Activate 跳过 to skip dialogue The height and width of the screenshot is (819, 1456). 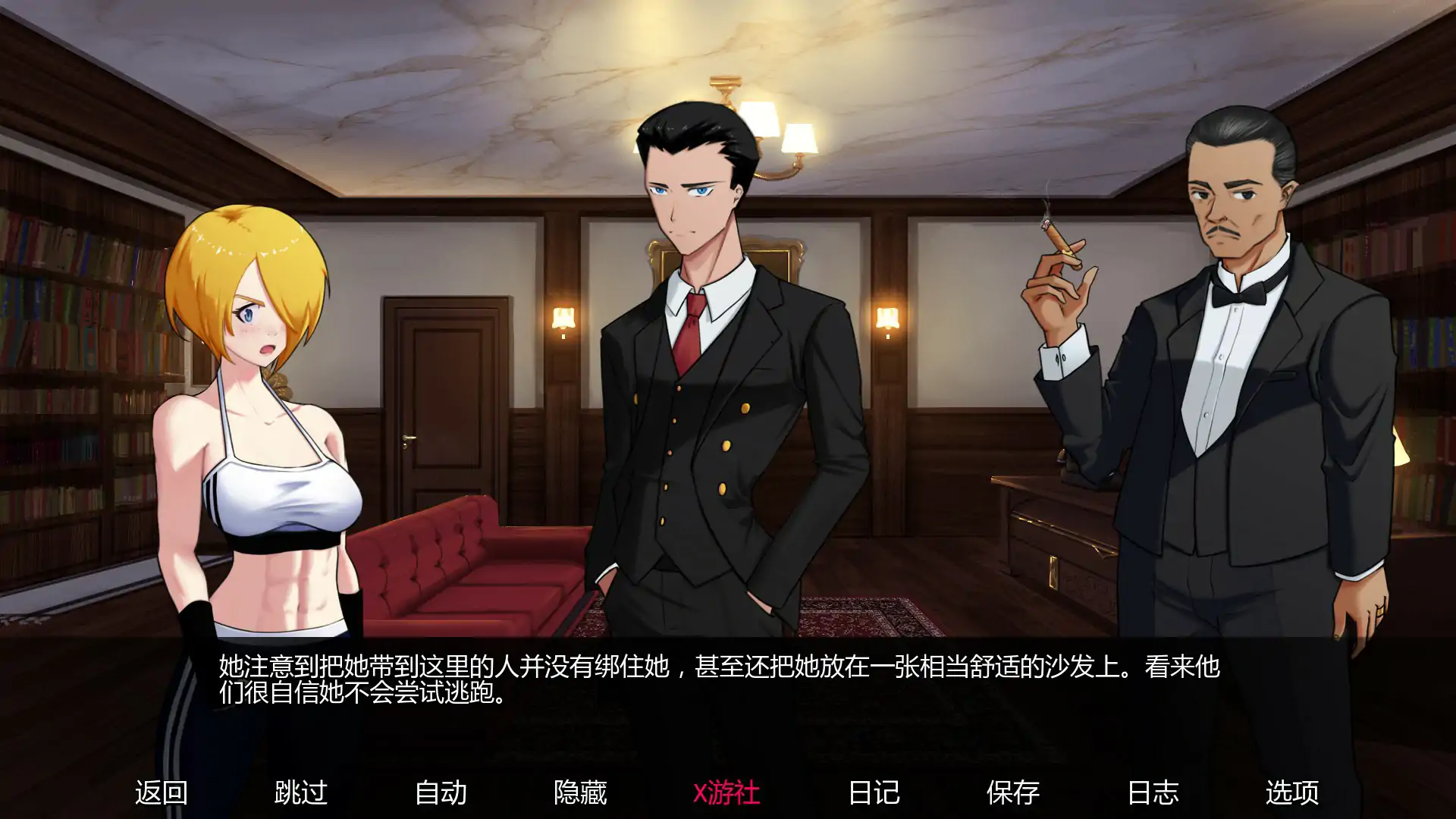coord(302,793)
